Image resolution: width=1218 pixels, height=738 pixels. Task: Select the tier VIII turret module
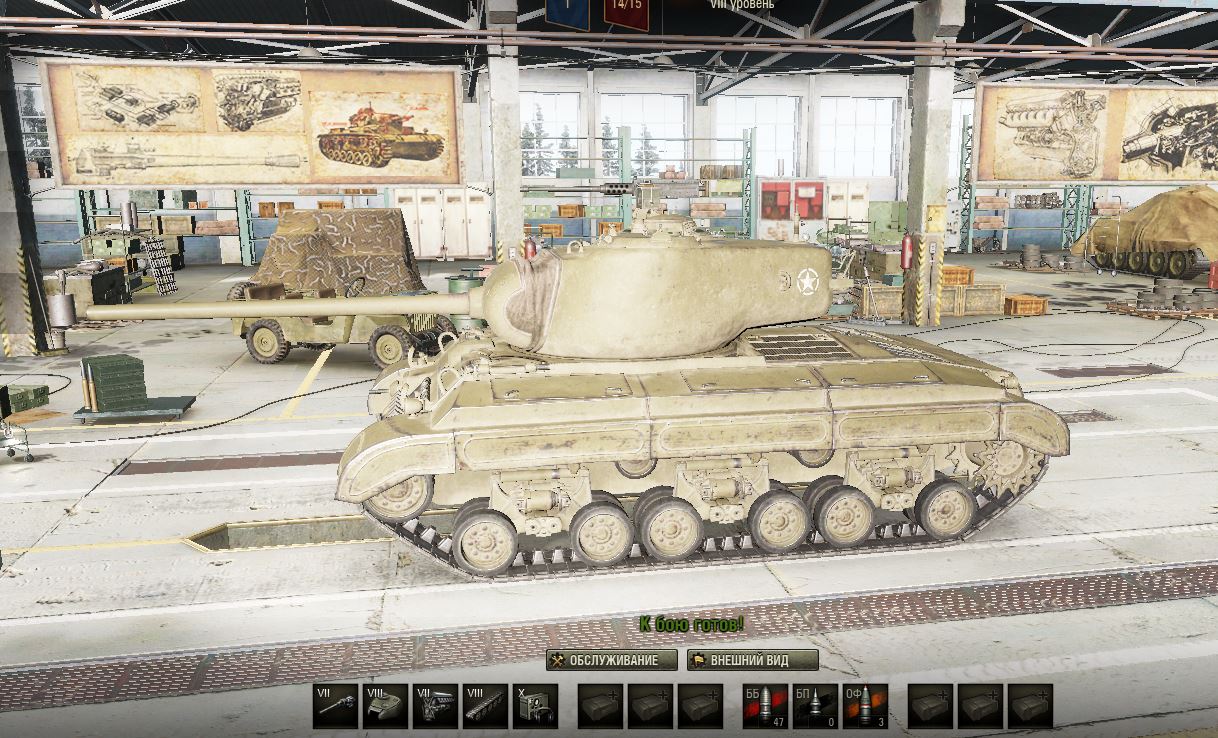(385, 706)
